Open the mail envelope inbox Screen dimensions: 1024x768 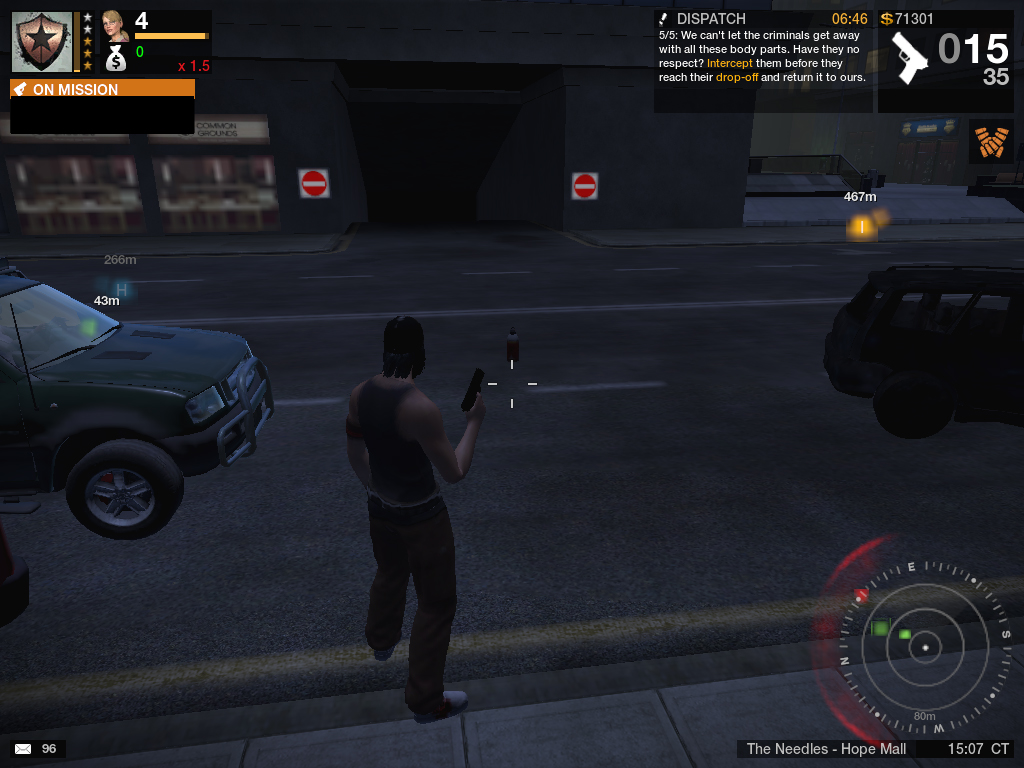tap(22, 748)
